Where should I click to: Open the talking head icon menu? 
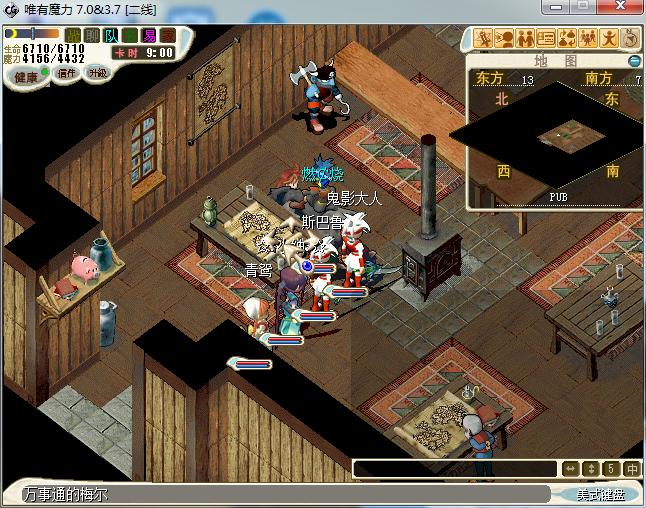point(504,39)
